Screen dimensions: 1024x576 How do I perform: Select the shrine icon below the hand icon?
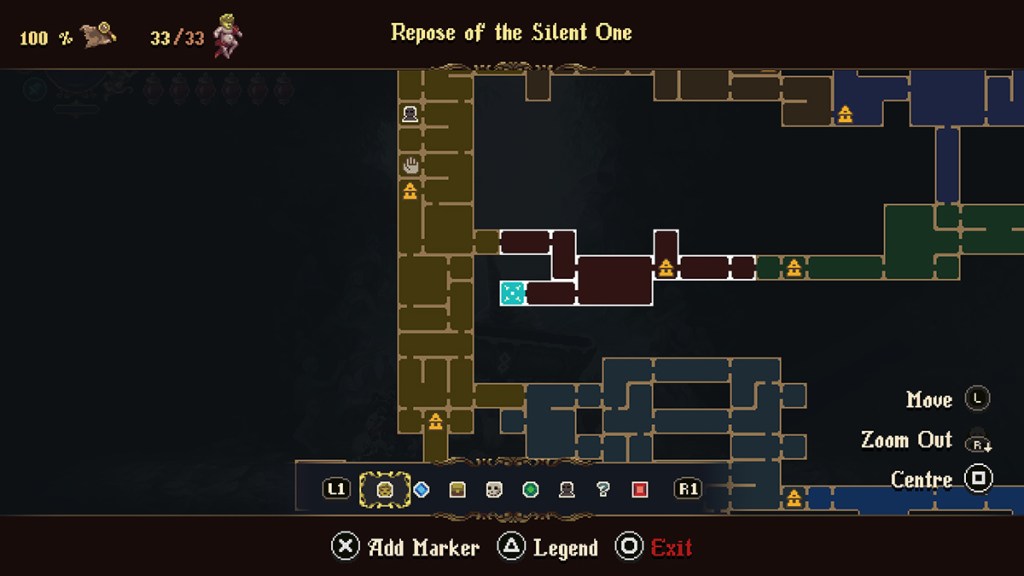(x=410, y=190)
